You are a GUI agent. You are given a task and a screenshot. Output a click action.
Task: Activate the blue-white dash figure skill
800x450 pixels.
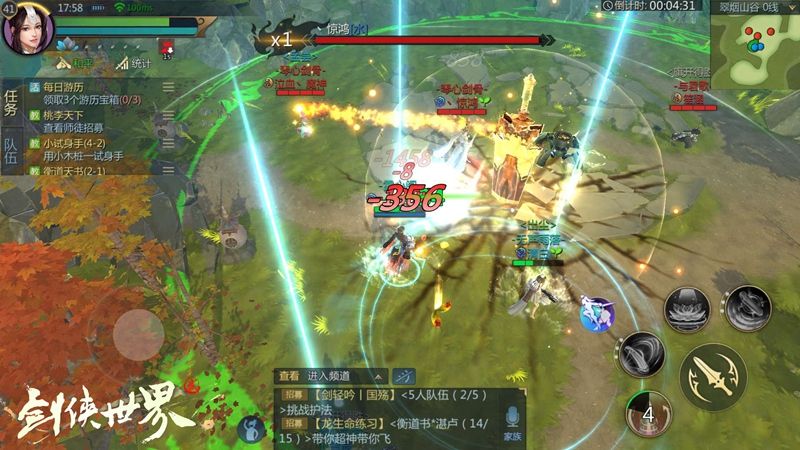click(598, 314)
